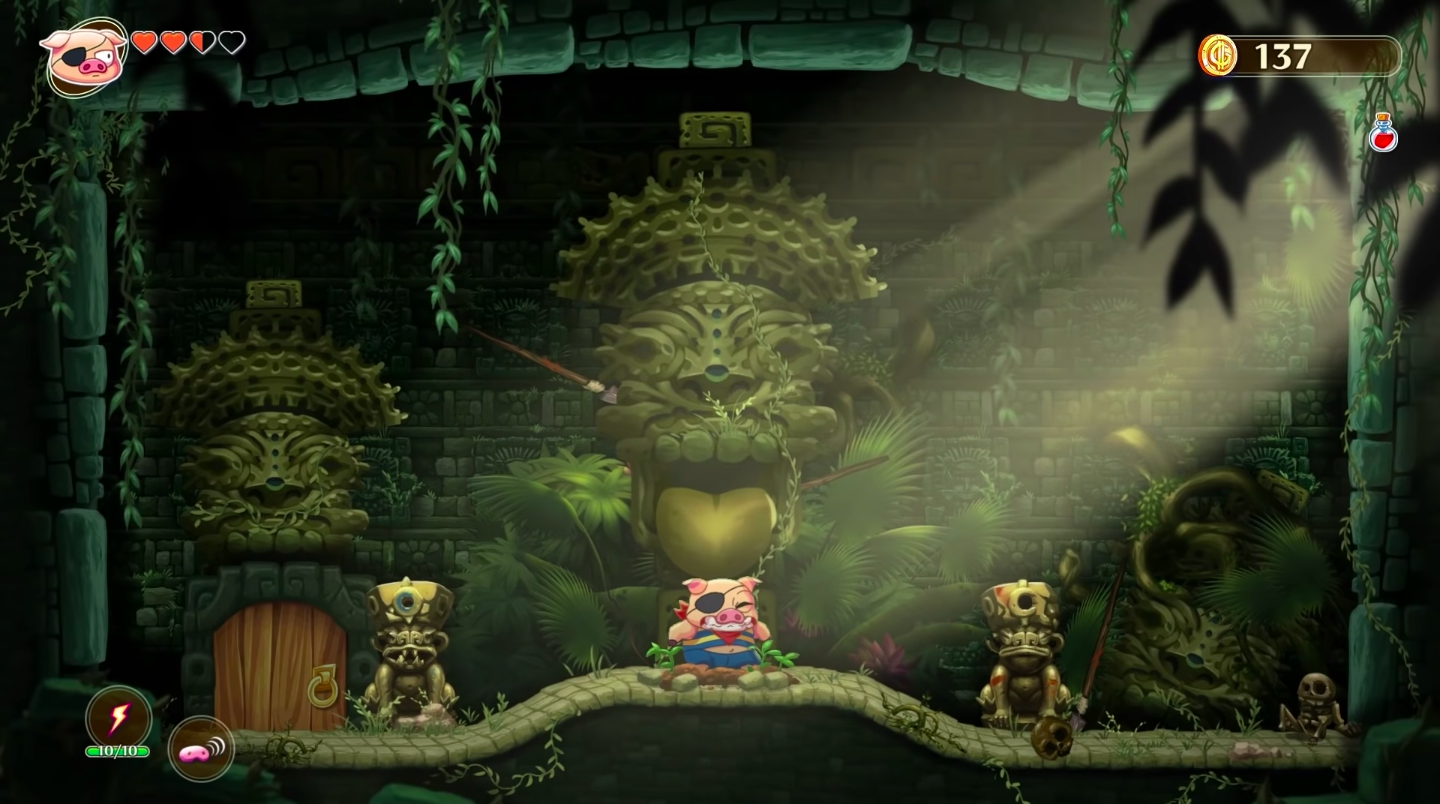Click the red health potion icon
The height and width of the screenshot is (804, 1440).
pyautogui.click(x=1385, y=133)
